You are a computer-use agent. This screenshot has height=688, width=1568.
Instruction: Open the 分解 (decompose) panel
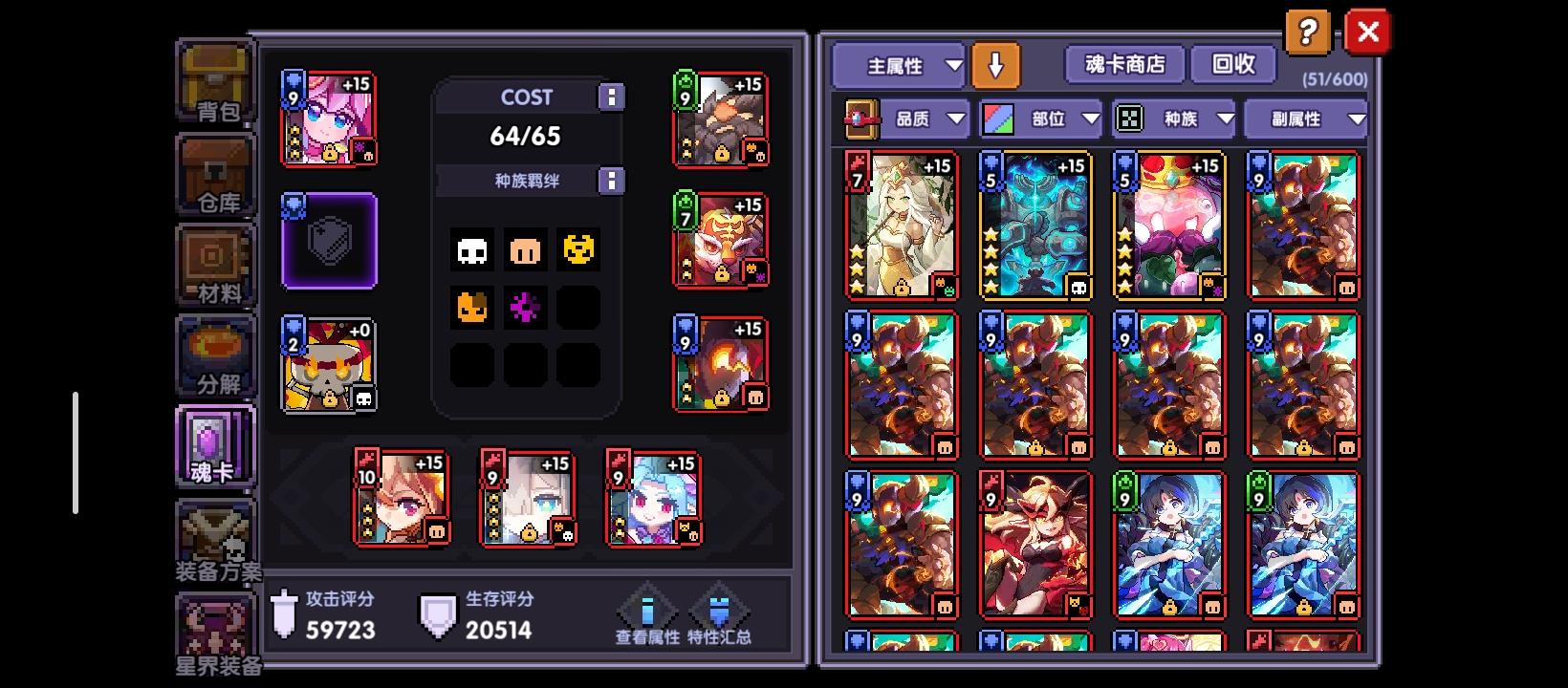tap(215, 358)
